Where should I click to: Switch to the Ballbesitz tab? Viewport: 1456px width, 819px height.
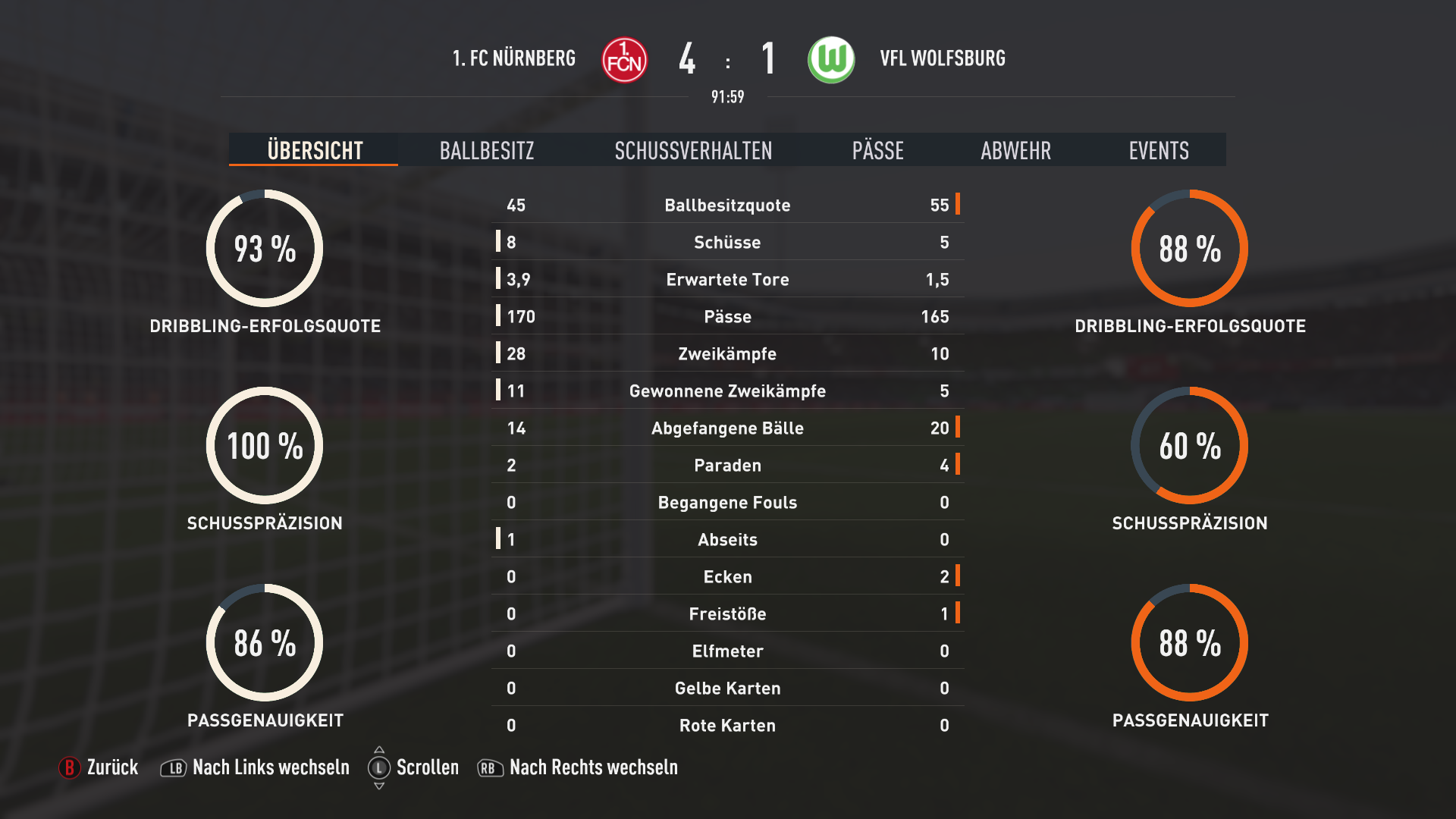[487, 150]
